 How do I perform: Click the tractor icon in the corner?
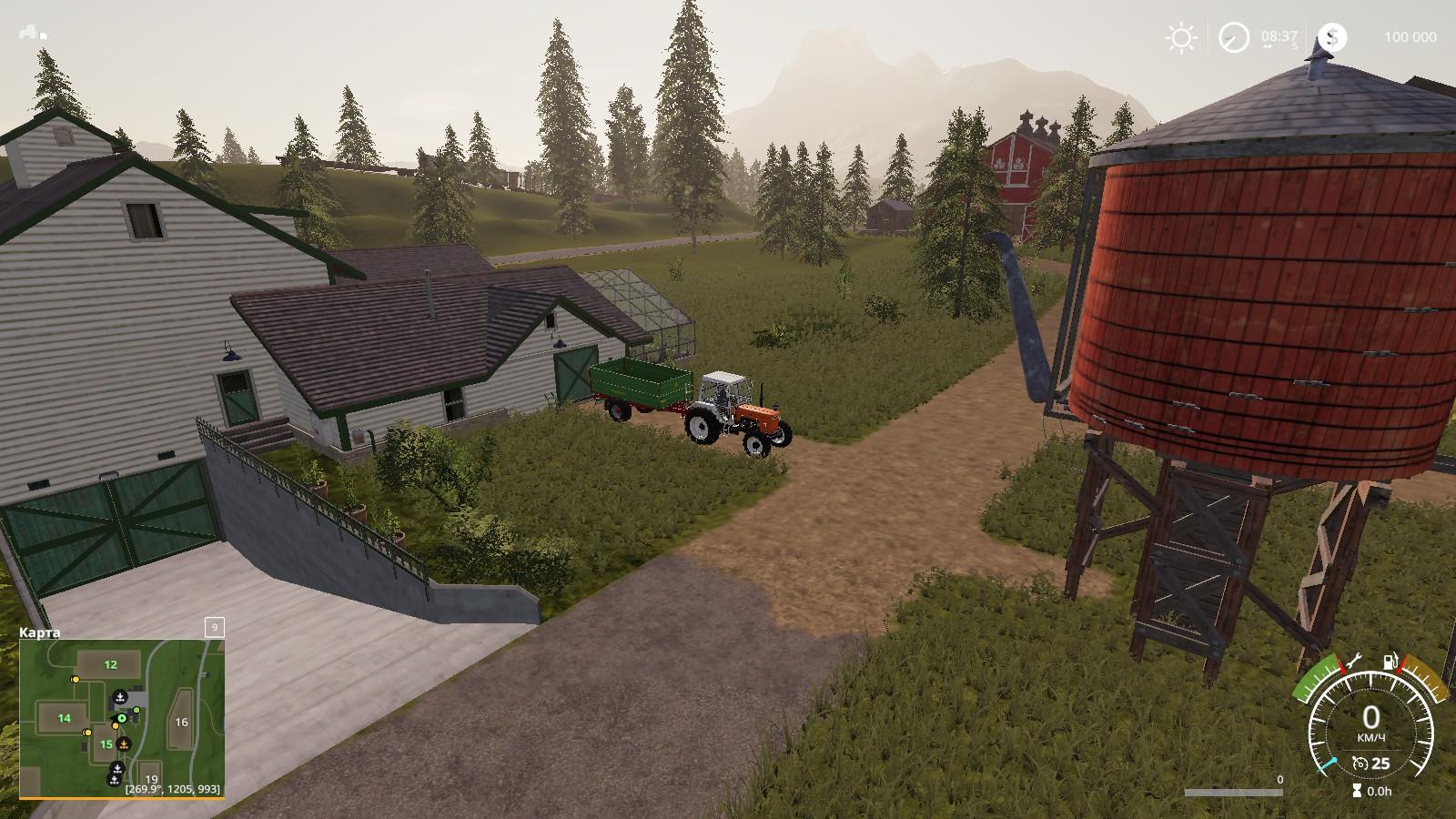click(33, 33)
